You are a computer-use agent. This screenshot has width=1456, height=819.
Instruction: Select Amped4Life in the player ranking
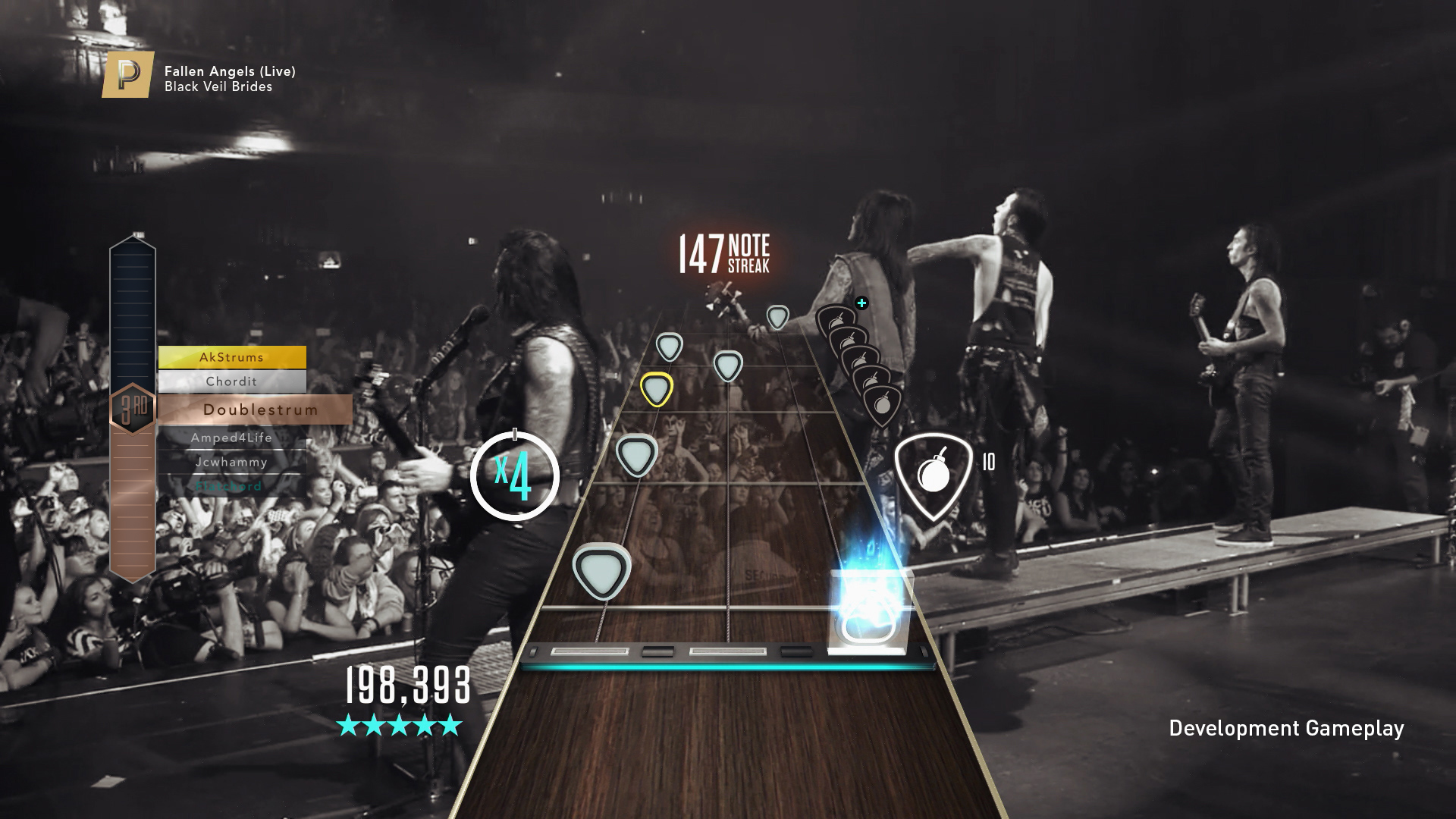point(232,438)
